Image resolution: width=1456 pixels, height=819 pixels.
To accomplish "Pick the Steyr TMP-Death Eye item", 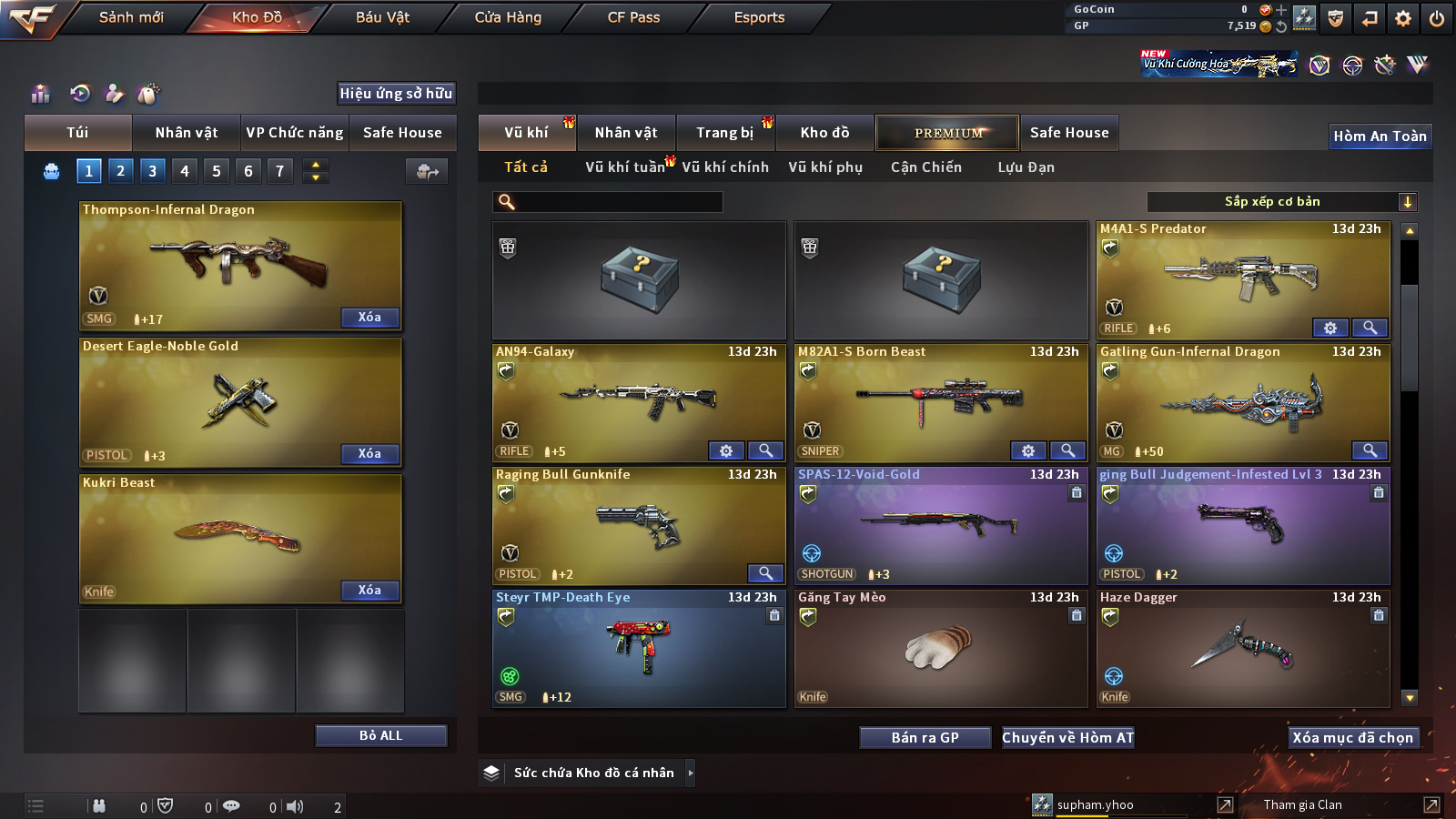I will (639, 646).
